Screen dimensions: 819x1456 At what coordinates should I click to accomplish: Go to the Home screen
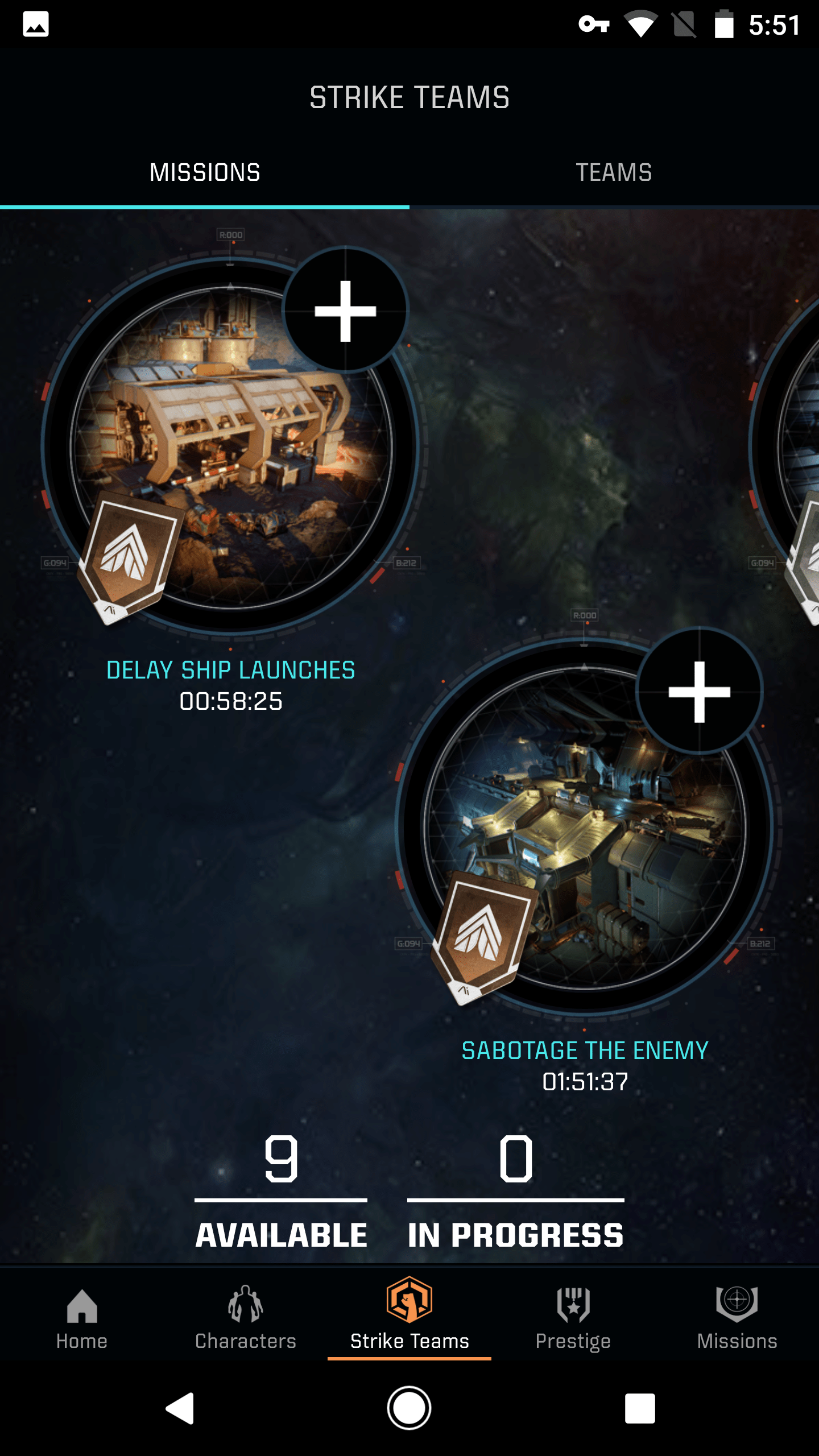click(82, 1318)
